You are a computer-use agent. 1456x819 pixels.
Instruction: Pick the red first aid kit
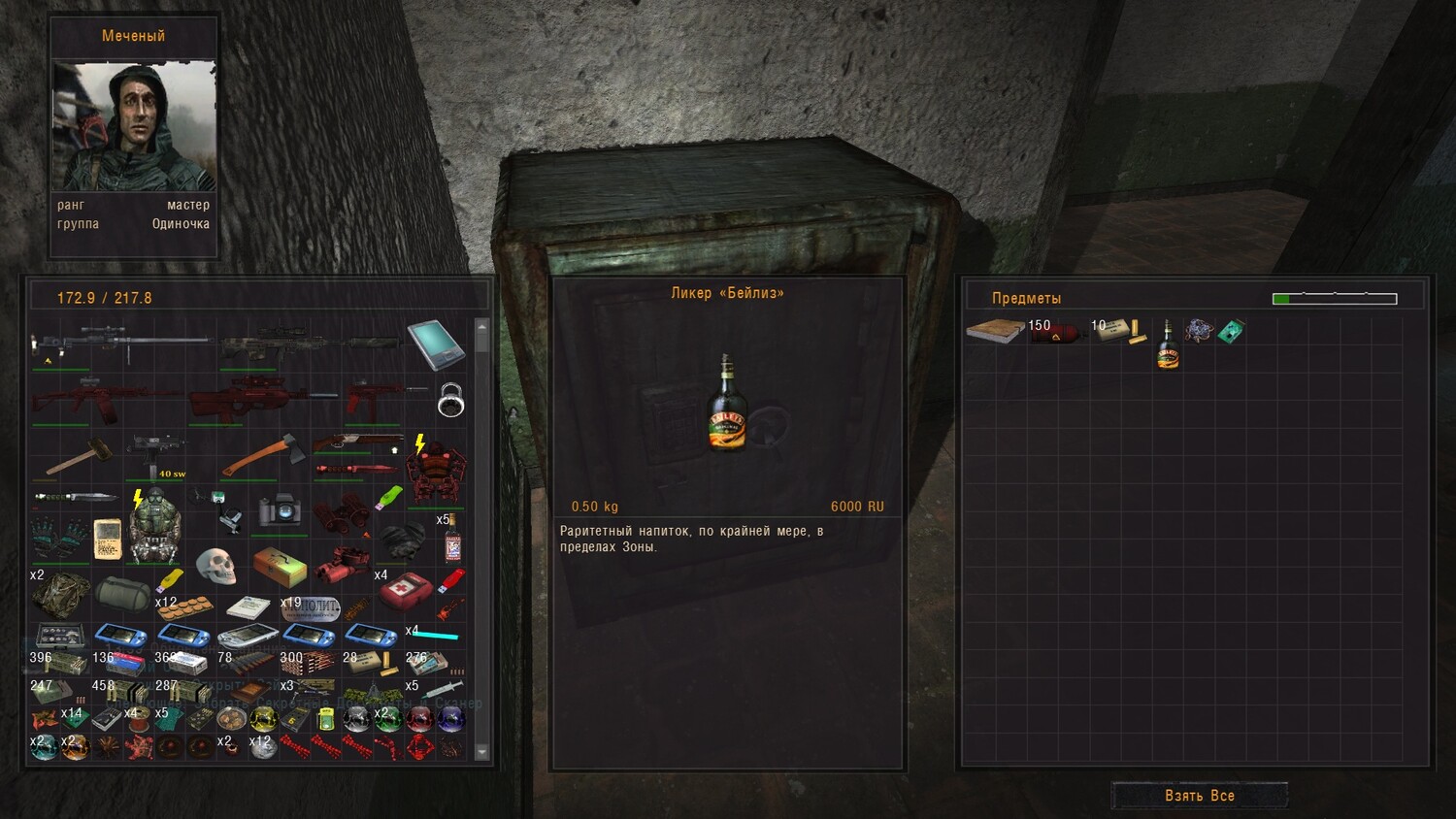pos(404,590)
